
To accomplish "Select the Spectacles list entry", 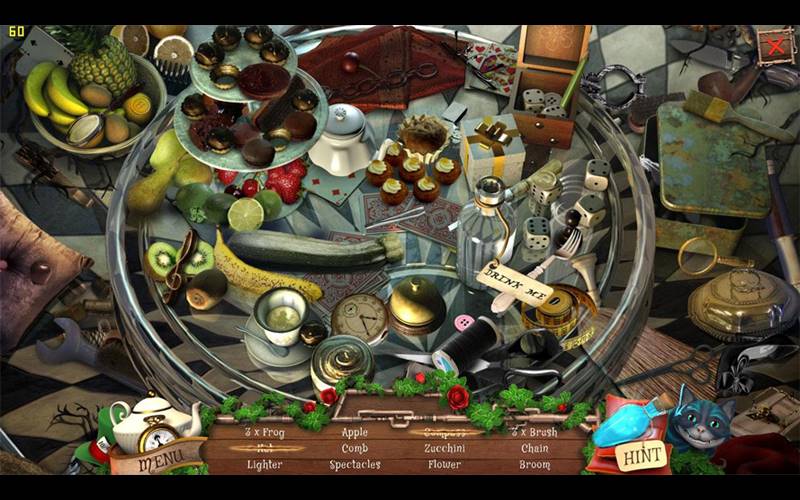I will [x=354, y=465].
